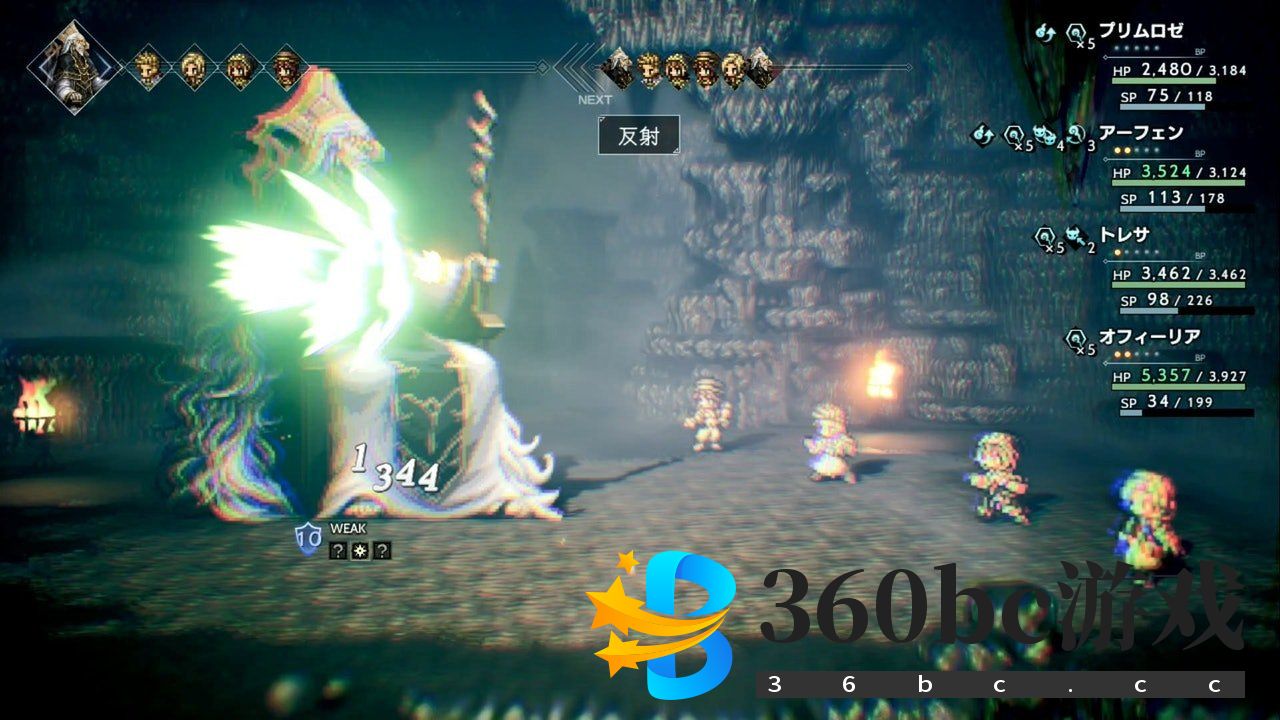Image resolution: width=1280 pixels, height=720 pixels.
Task: Click the WEAK label under the boss
Action: (347, 527)
